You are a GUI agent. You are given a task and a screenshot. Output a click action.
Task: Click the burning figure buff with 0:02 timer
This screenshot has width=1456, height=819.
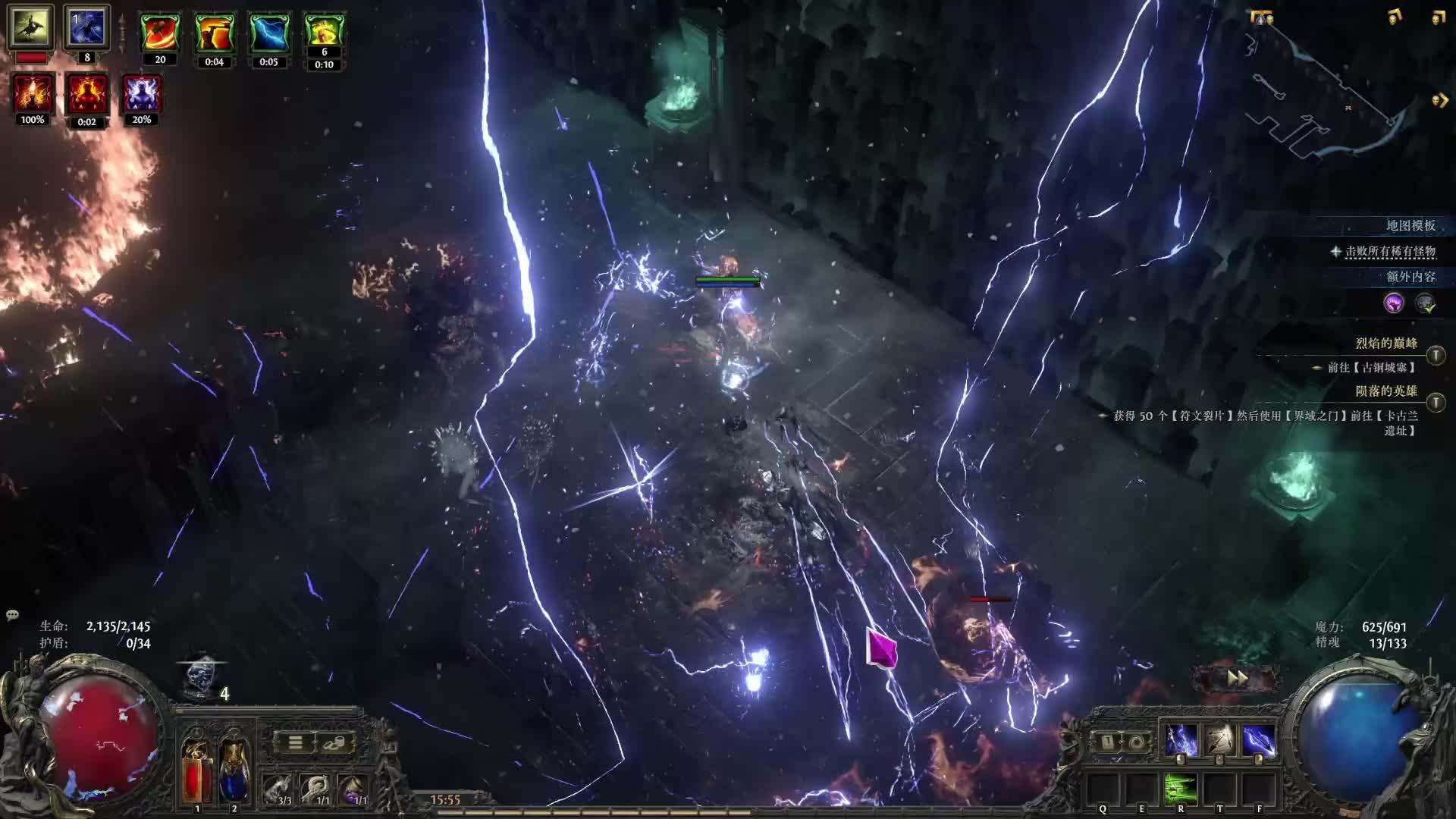coord(86,95)
